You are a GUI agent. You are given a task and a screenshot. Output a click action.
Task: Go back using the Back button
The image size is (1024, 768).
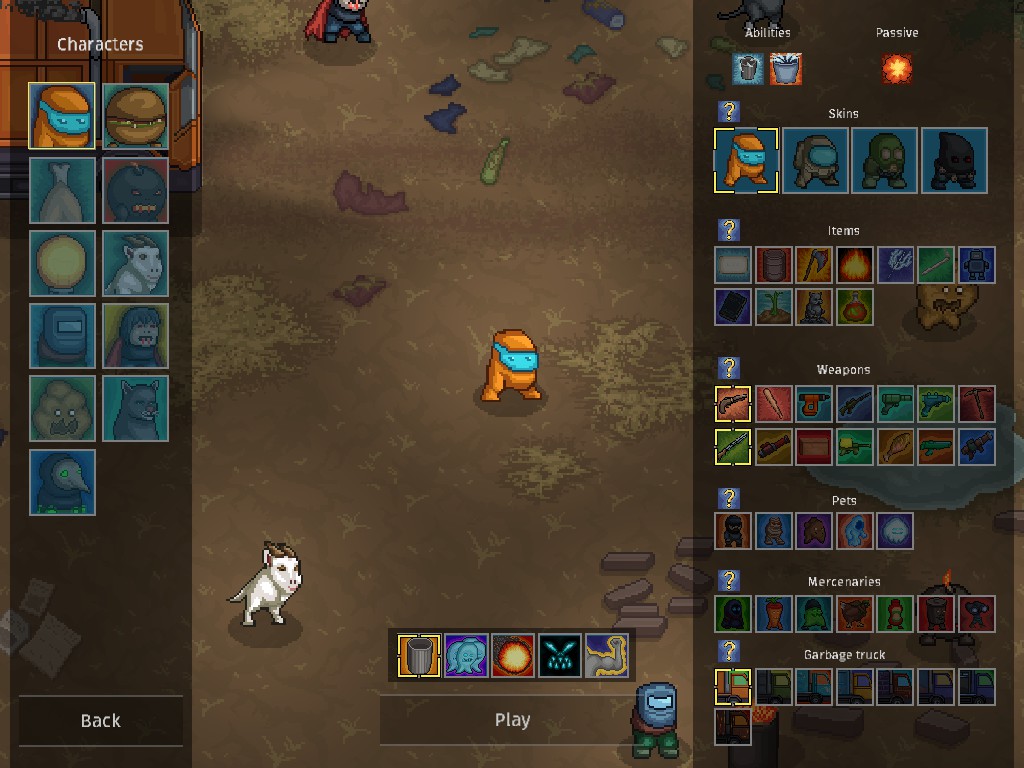(x=100, y=720)
